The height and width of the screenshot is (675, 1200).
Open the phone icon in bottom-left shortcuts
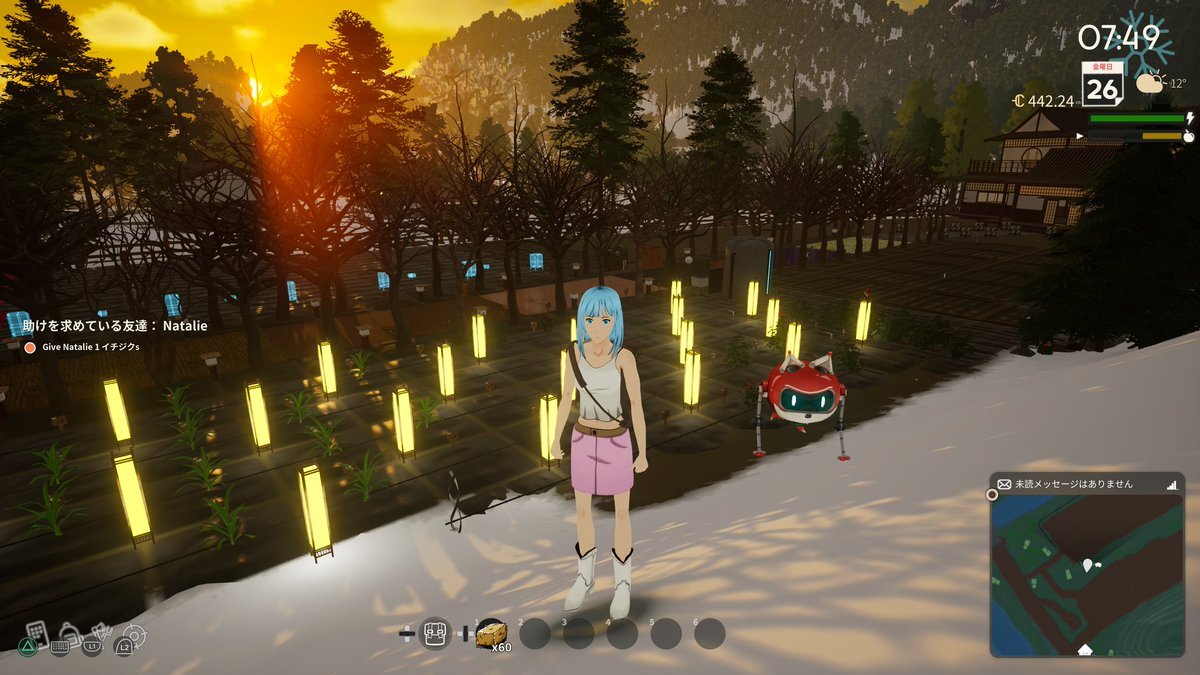[36, 632]
